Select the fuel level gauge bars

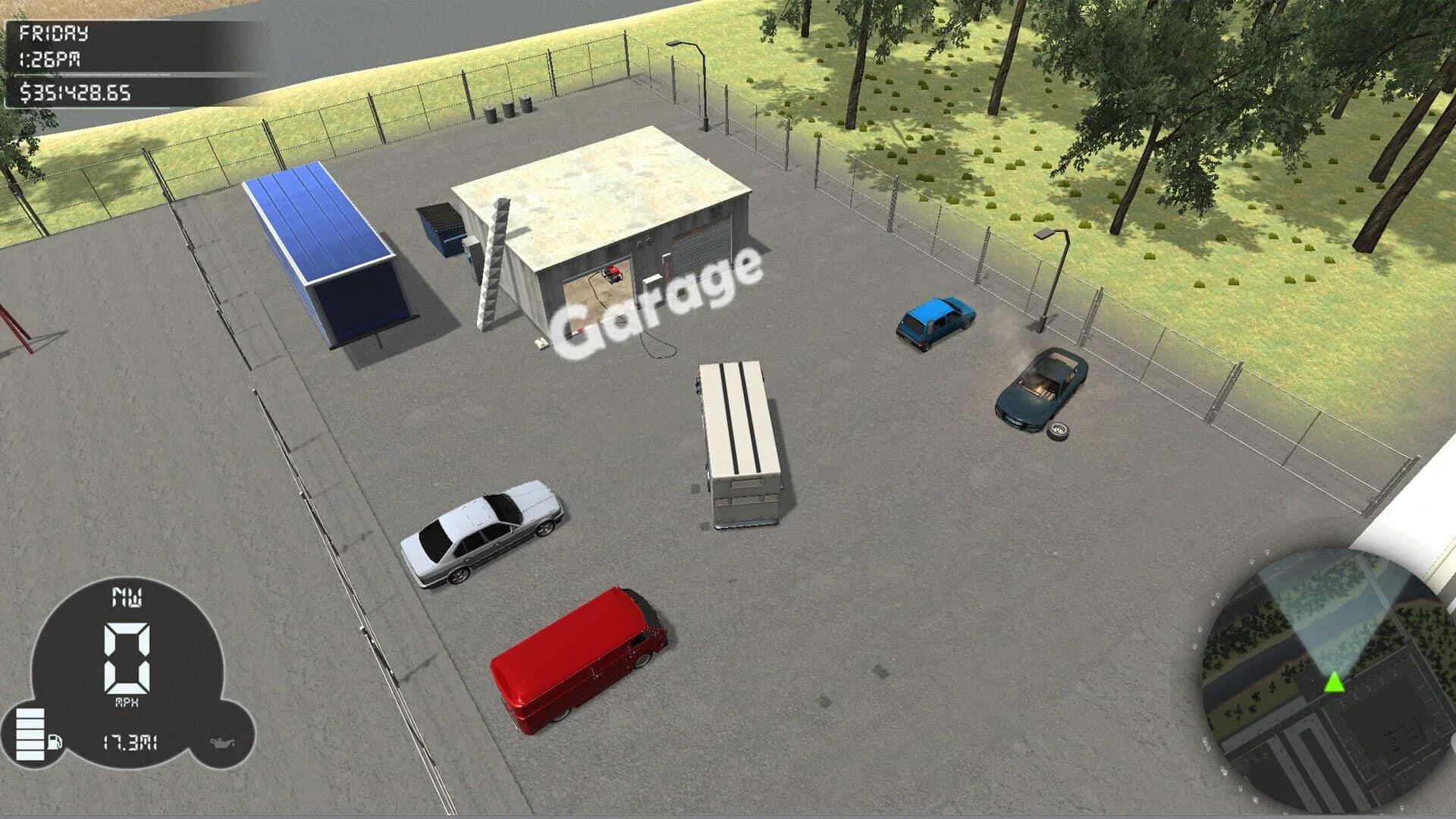pyautogui.click(x=30, y=733)
